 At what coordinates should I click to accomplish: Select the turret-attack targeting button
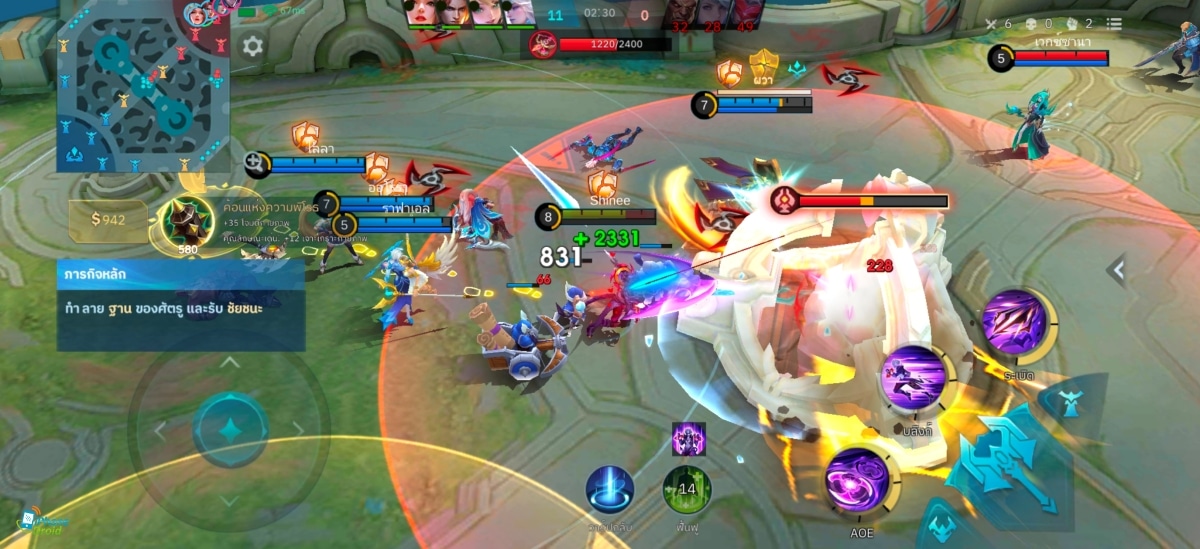(x=1069, y=403)
